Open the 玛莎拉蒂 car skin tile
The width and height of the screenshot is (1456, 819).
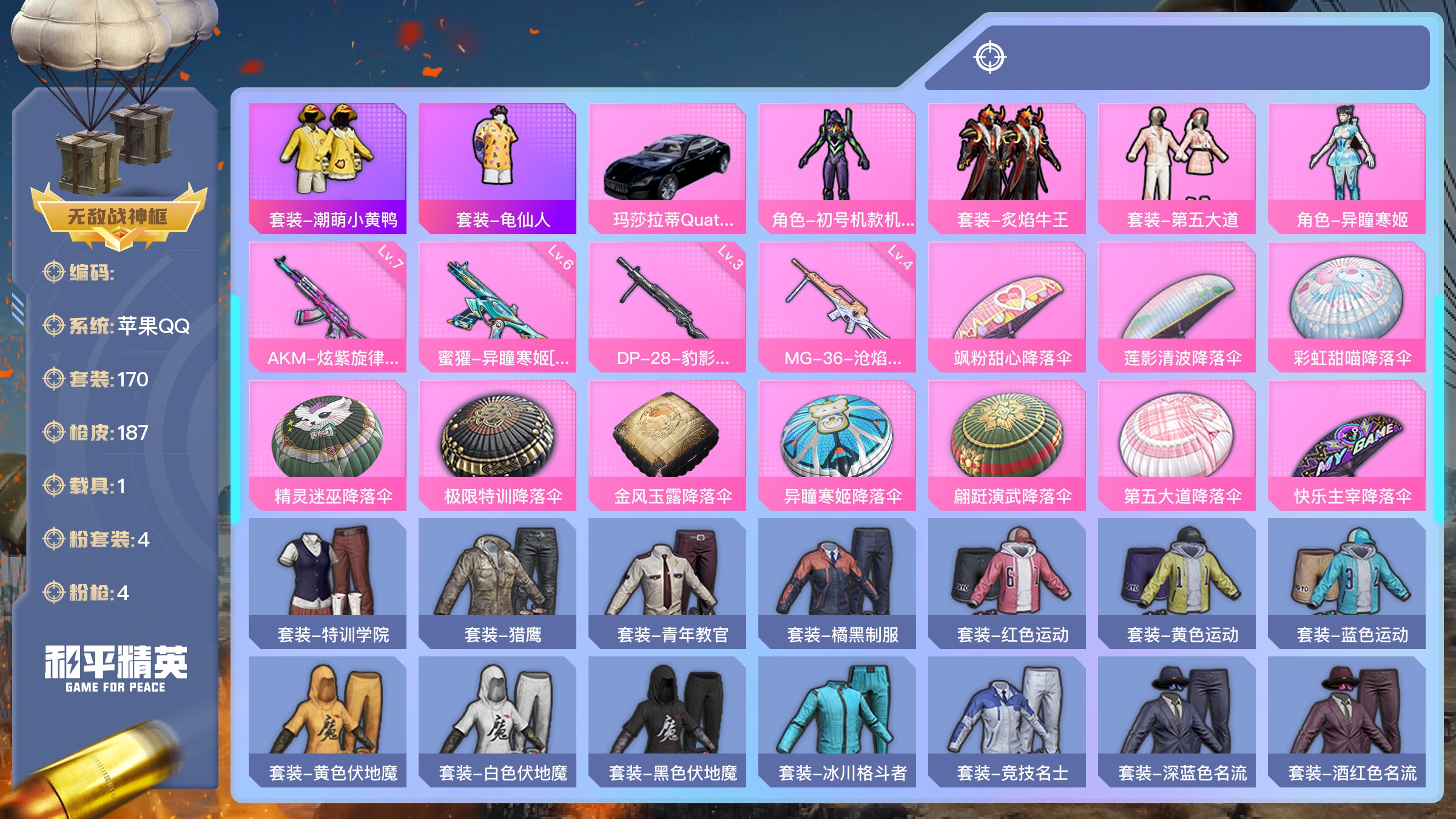tap(667, 168)
